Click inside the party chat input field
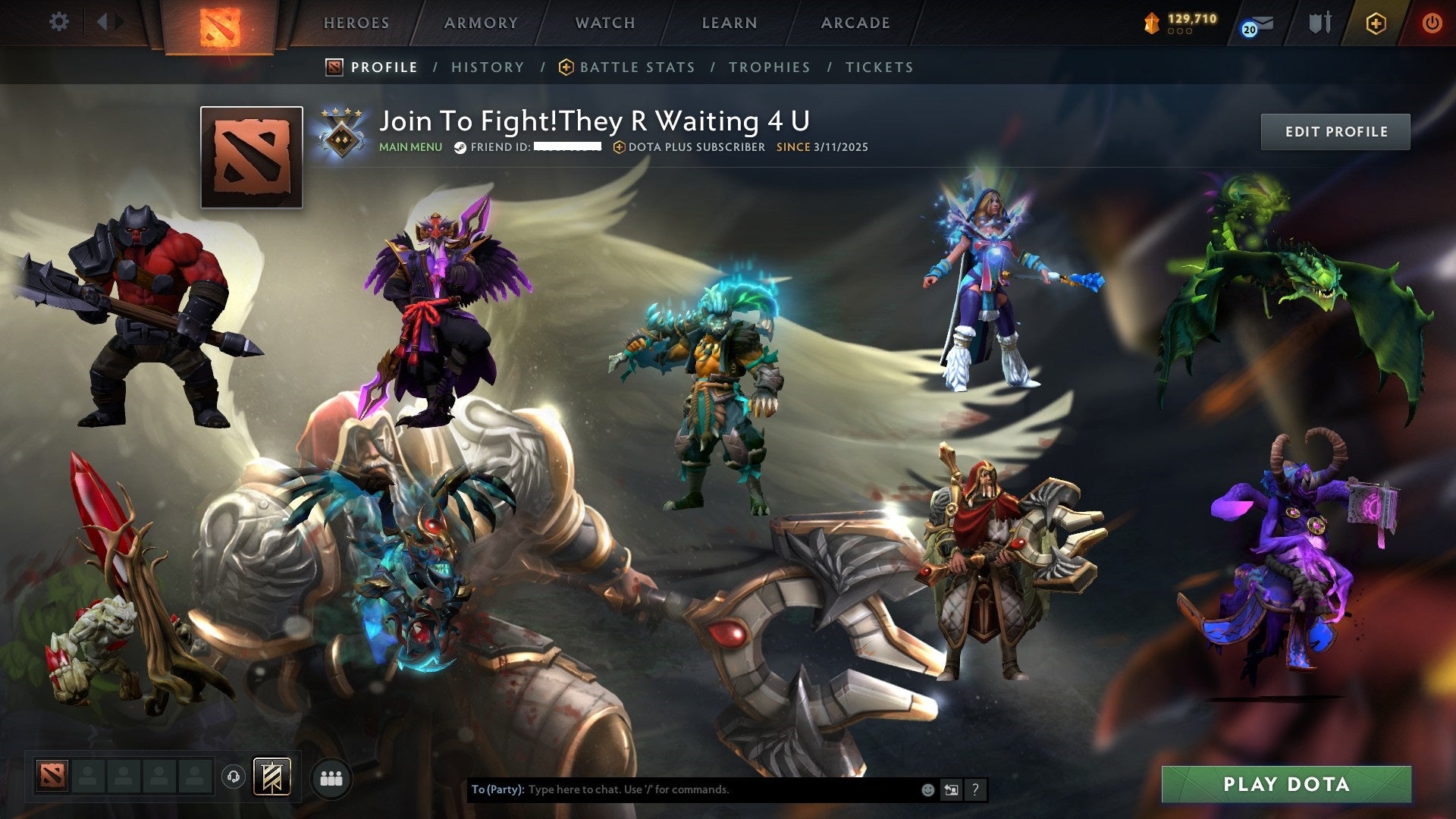The image size is (1456, 819). coord(682,789)
